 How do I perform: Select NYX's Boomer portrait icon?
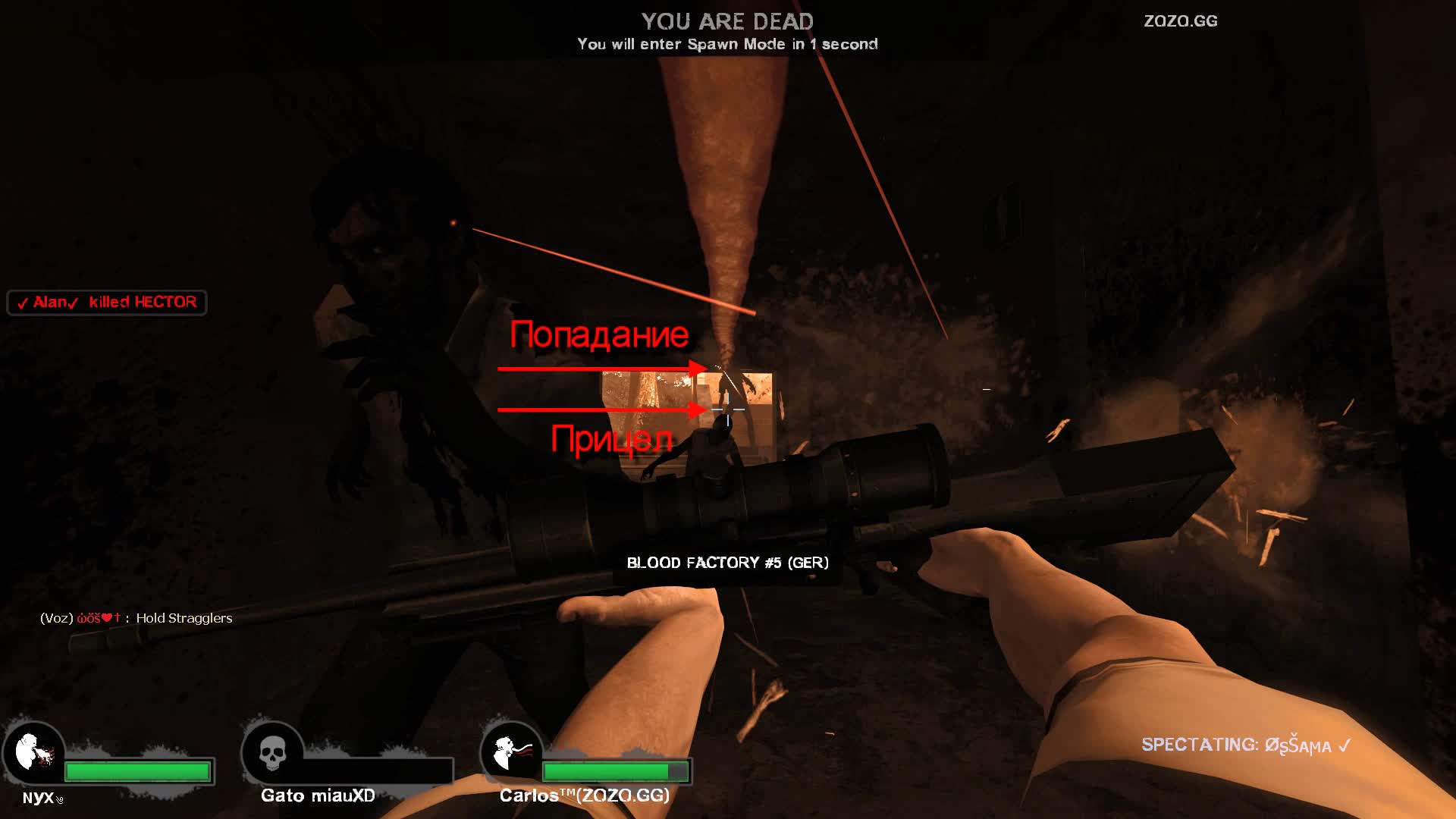(x=34, y=753)
